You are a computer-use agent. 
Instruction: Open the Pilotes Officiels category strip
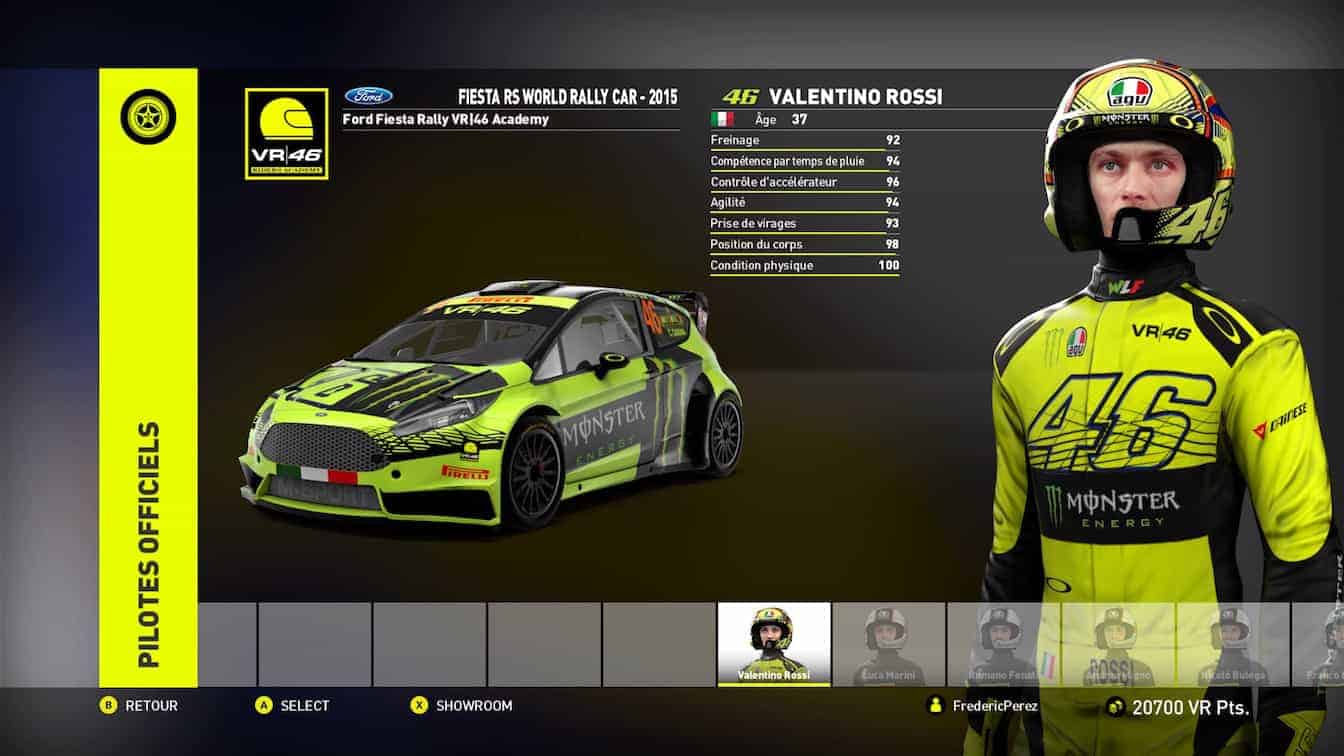point(148,543)
